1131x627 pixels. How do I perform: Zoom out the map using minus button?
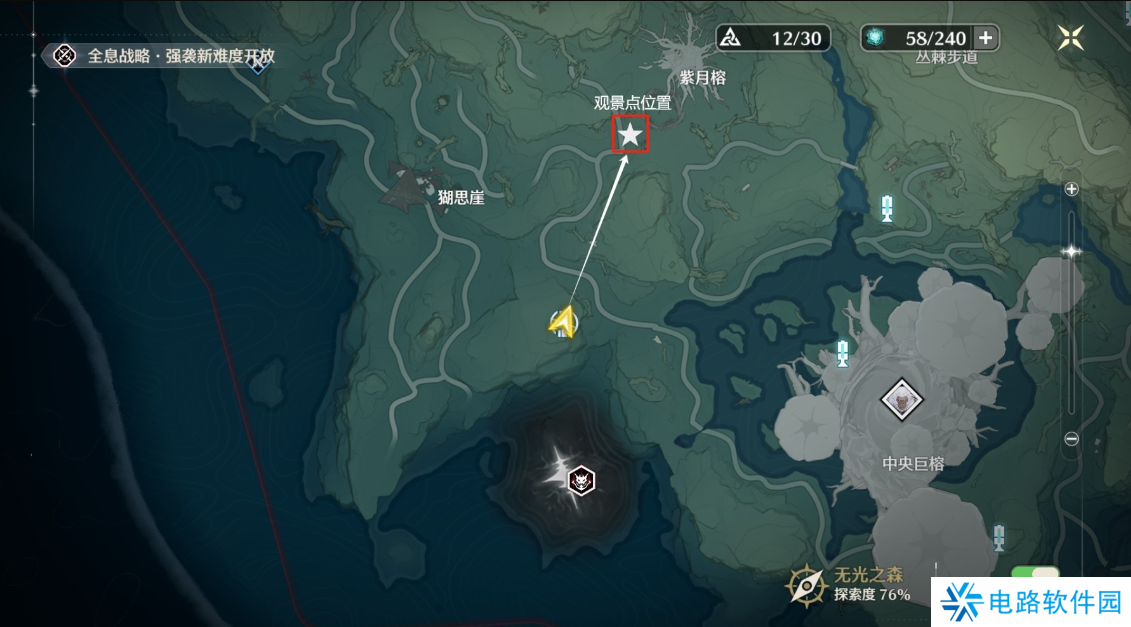click(x=1072, y=439)
